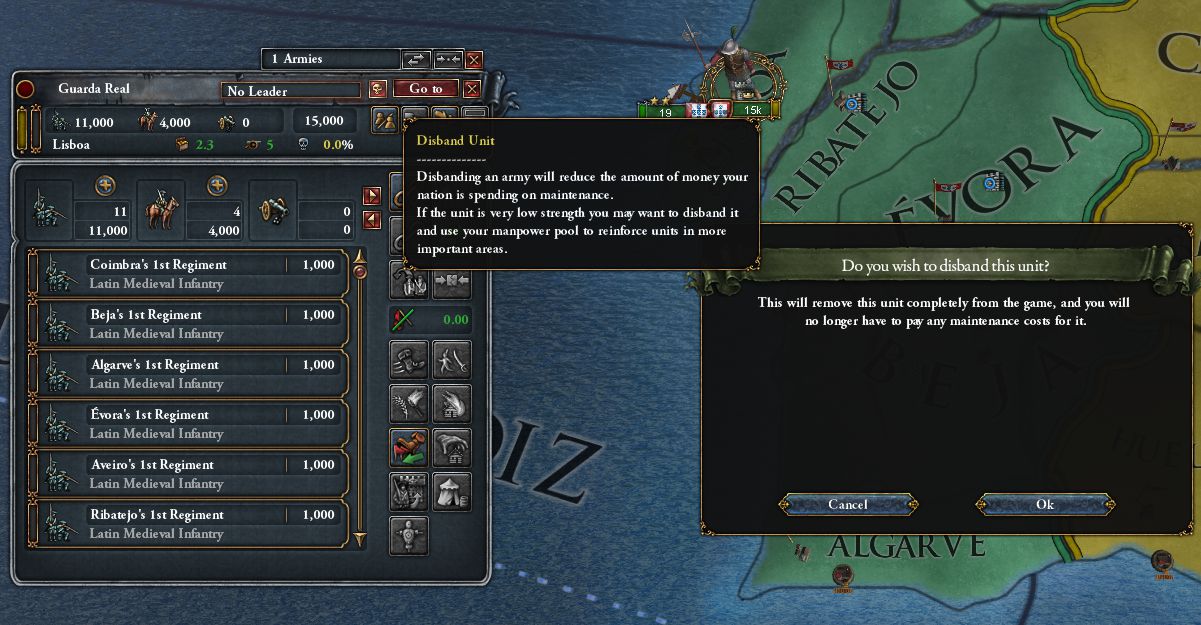
Task: Close the 1 Armies selection bar
Action: 474,60
